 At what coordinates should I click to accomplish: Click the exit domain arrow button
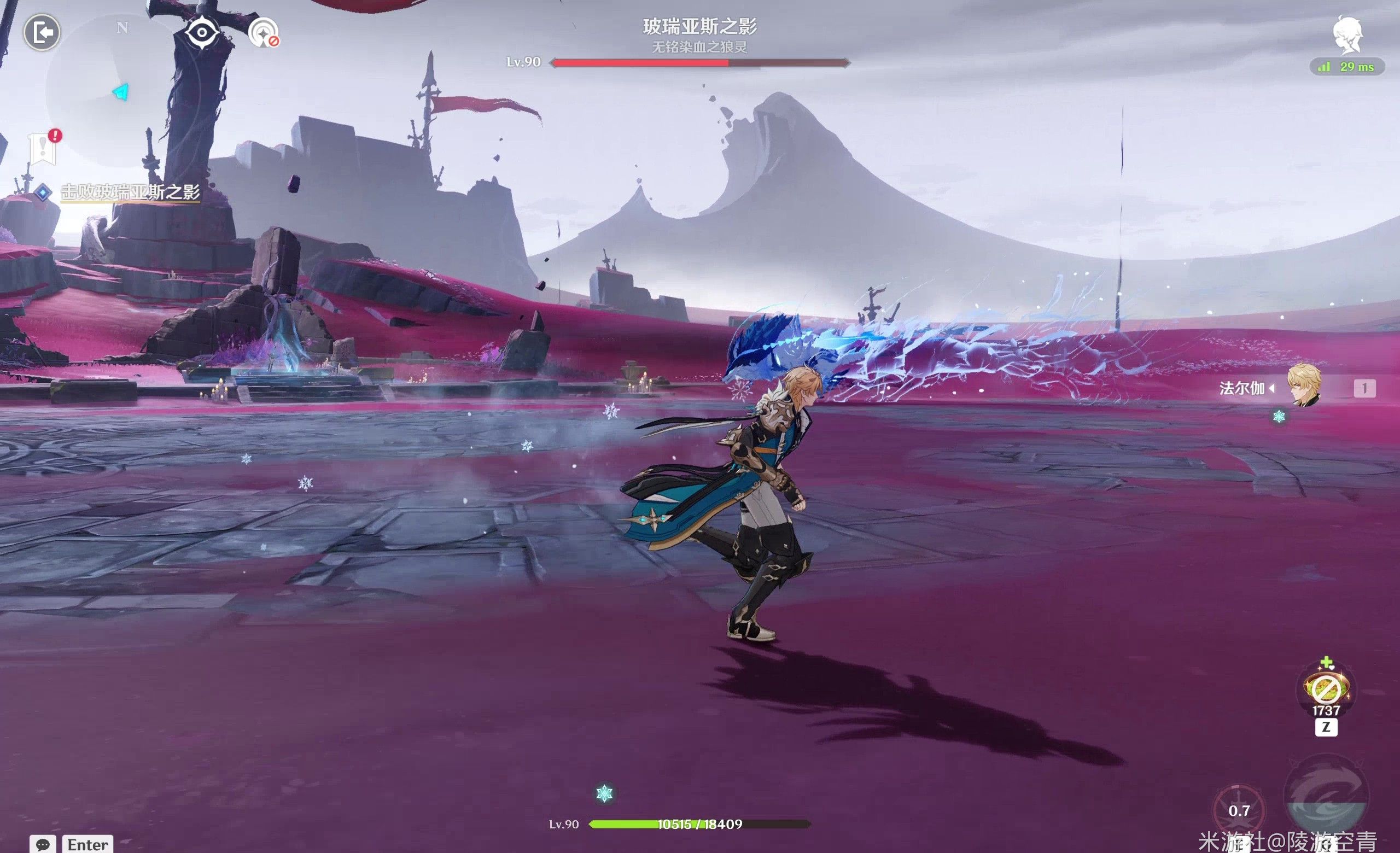click(42, 32)
